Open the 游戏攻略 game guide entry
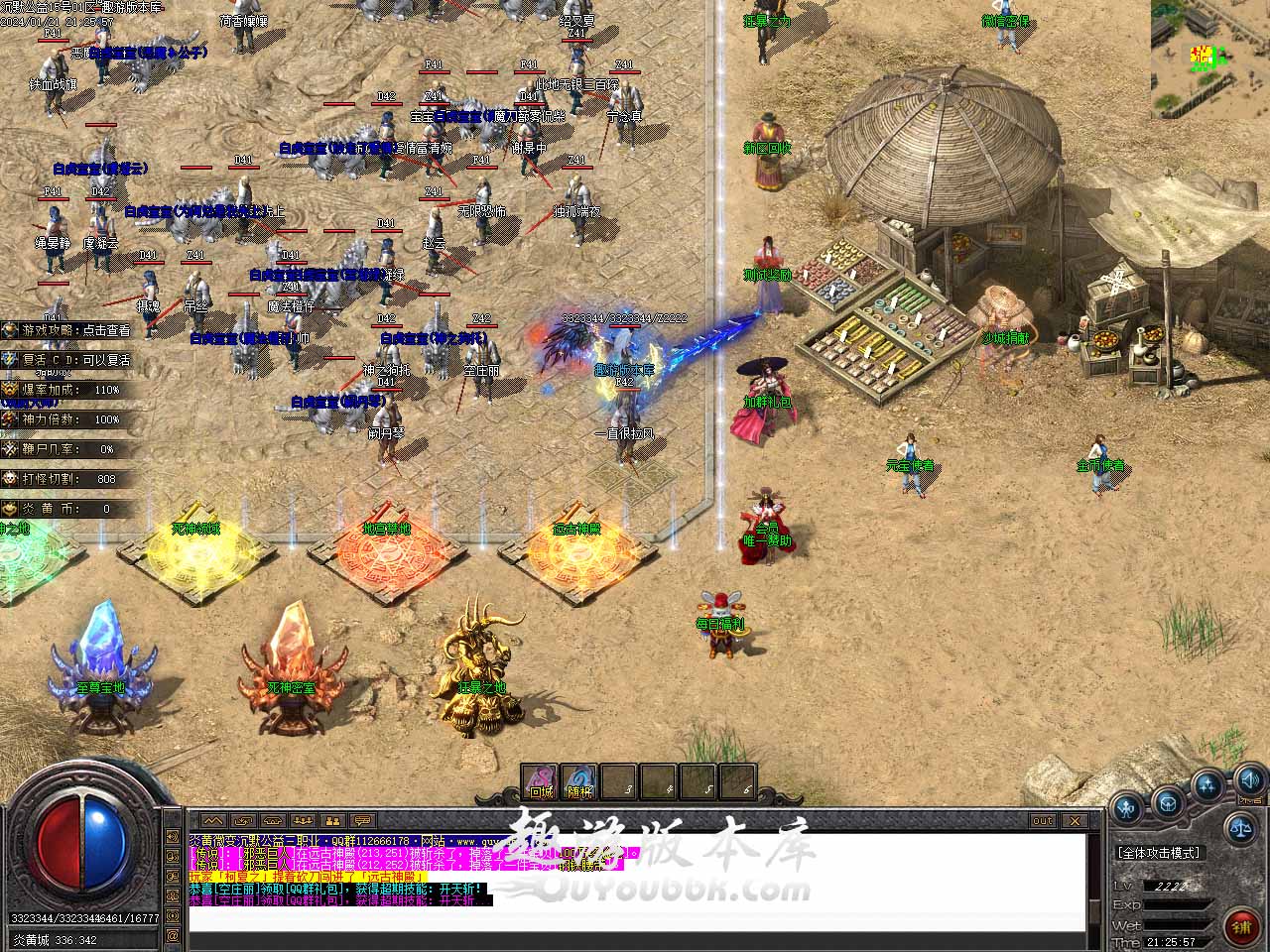Screen dimensions: 1270x952 67,330
